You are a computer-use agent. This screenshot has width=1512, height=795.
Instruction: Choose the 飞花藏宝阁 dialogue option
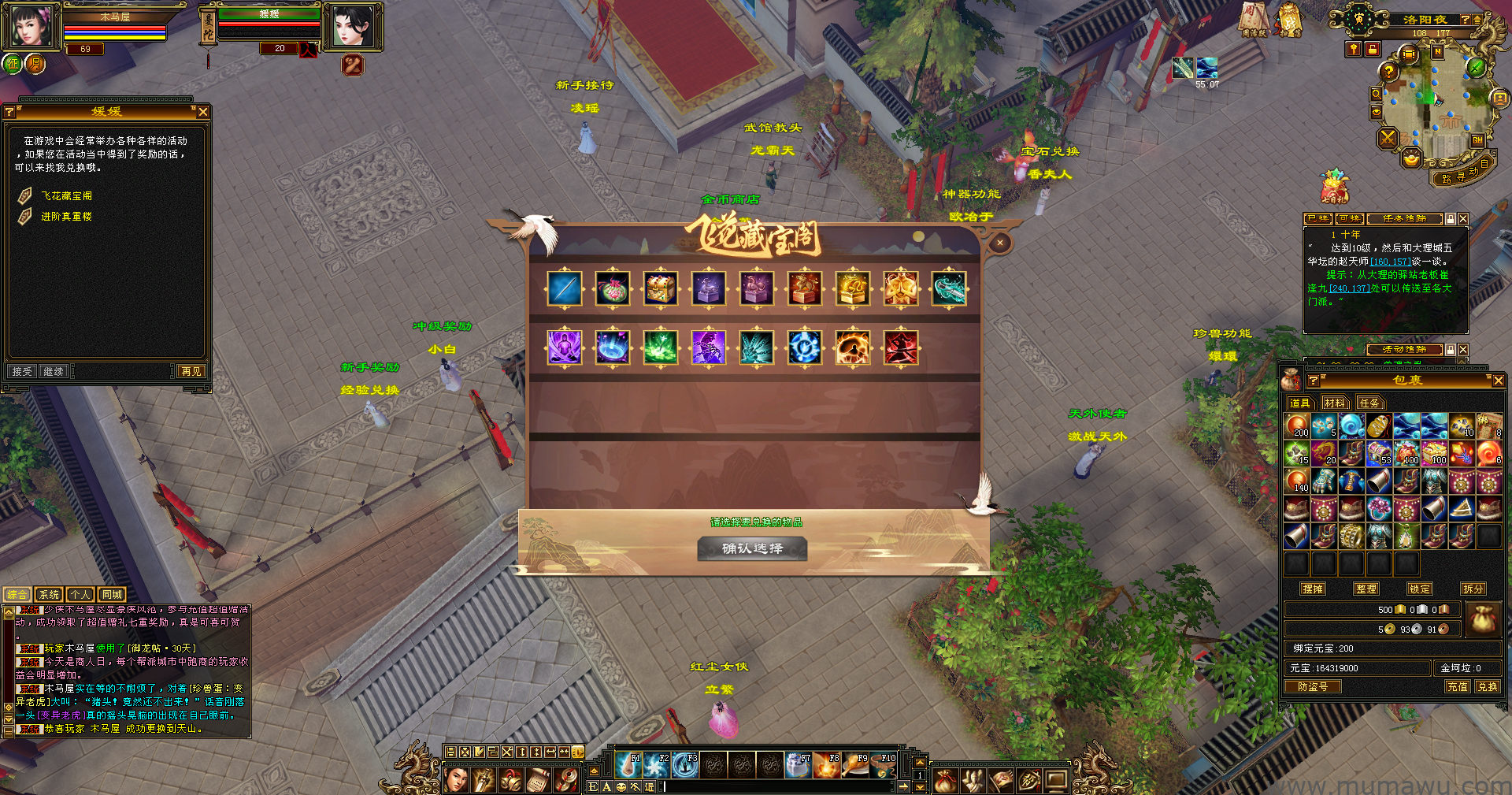click(66, 195)
